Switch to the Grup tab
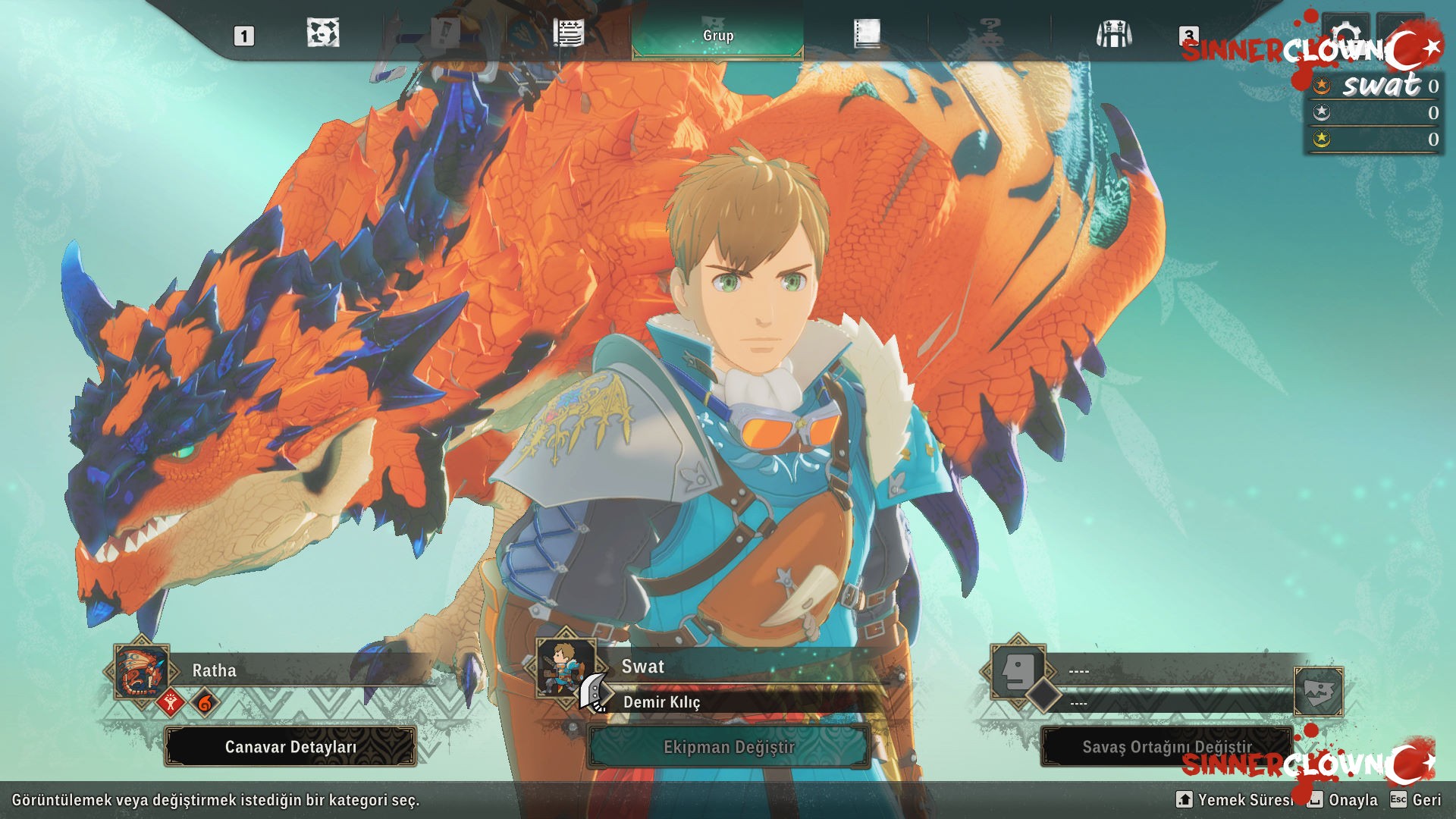Screen dimensions: 1456x819 [717, 34]
